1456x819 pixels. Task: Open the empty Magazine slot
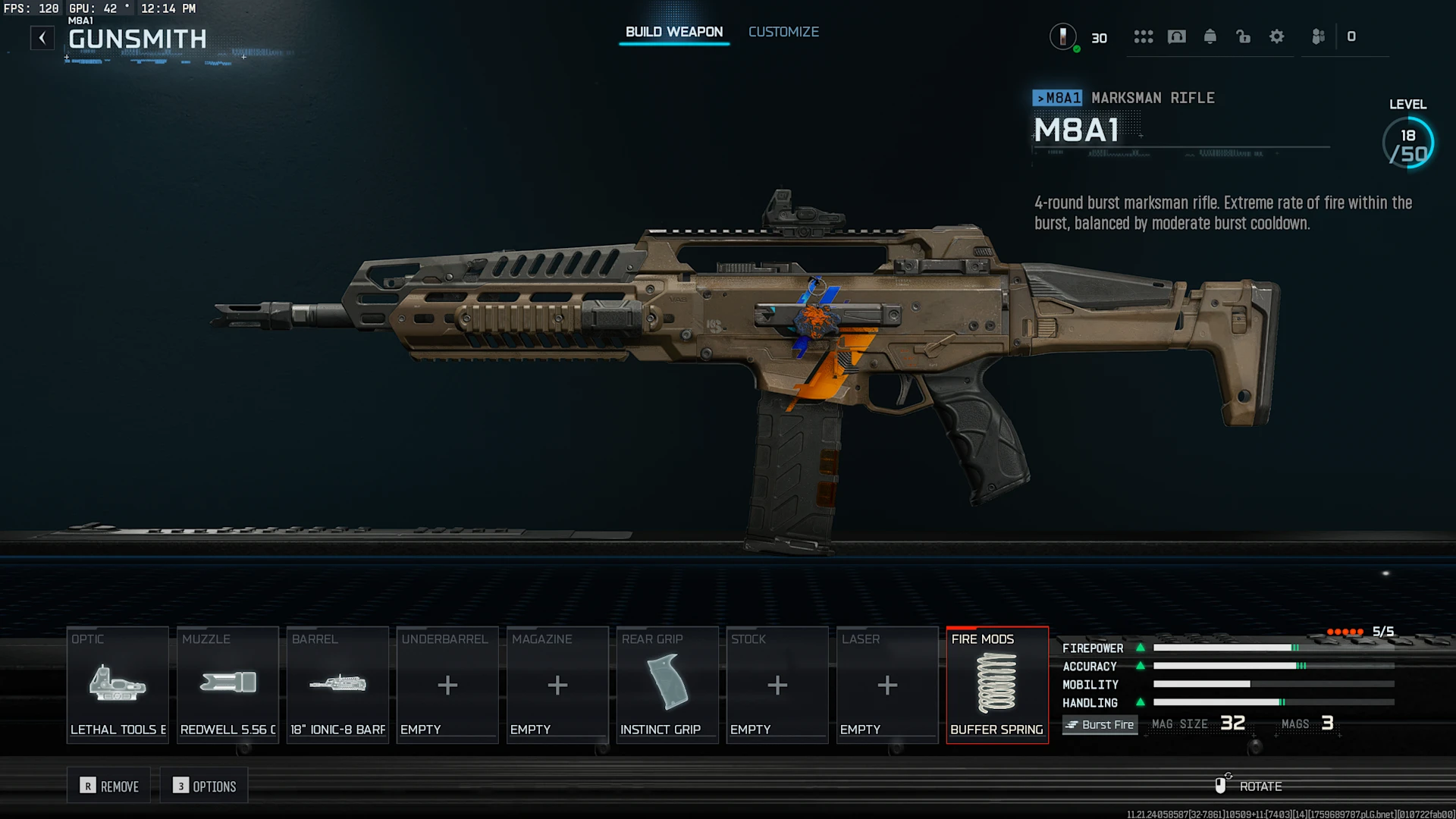557,685
